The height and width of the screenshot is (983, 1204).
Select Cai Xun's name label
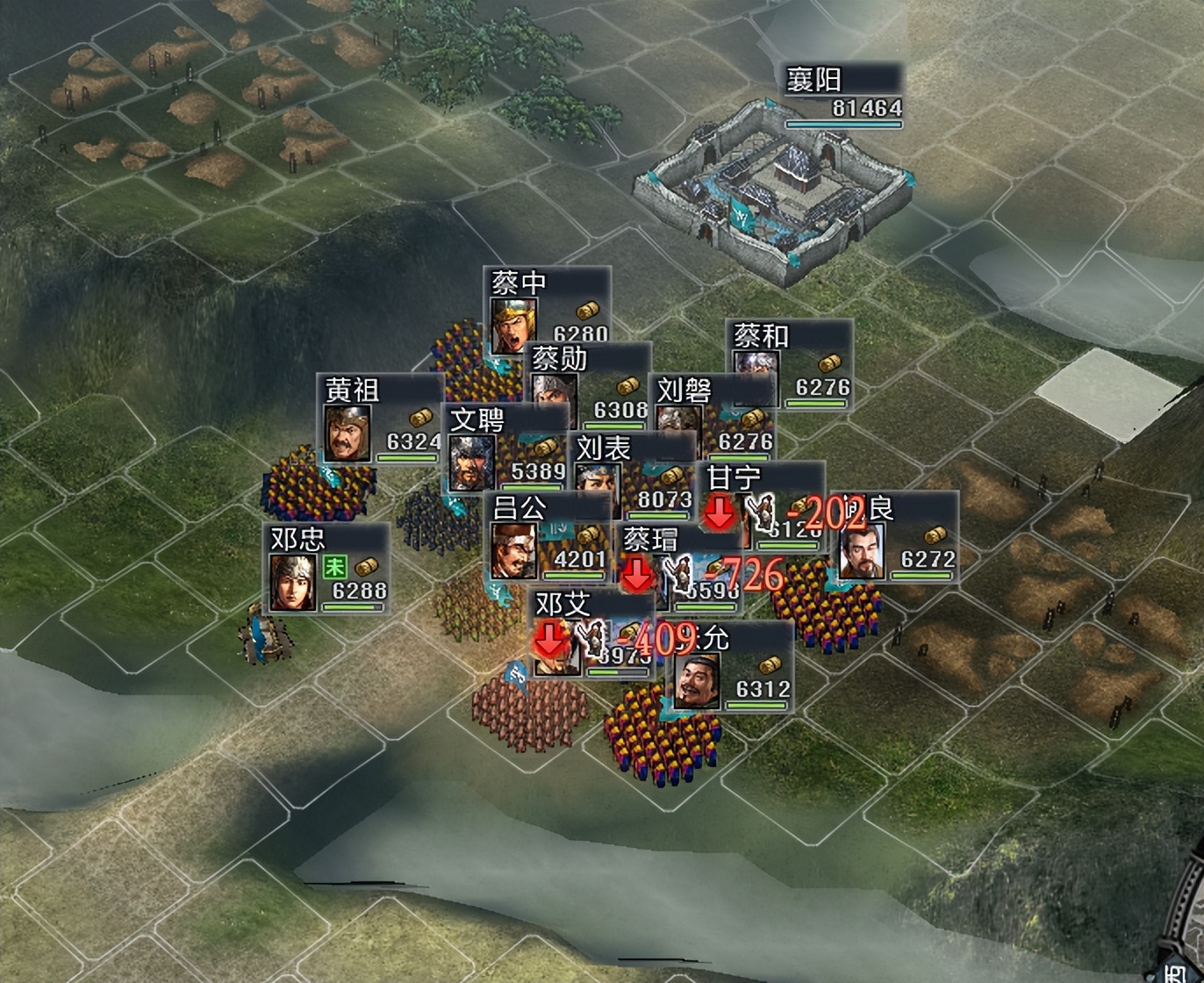tap(559, 359)
